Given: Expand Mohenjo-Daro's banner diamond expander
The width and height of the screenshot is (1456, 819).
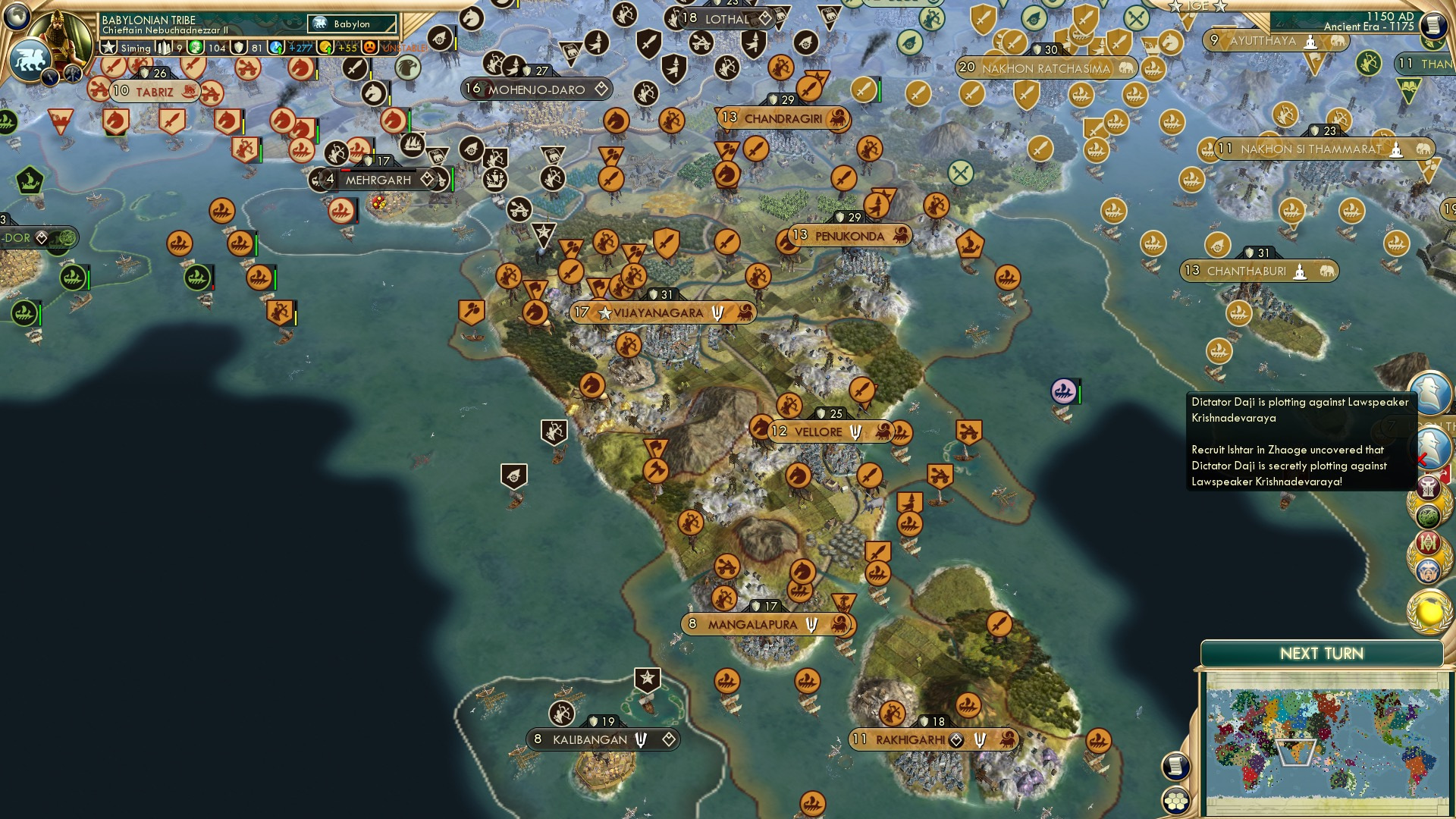Looking at the screenshot, I should click(x=600, y=89).
